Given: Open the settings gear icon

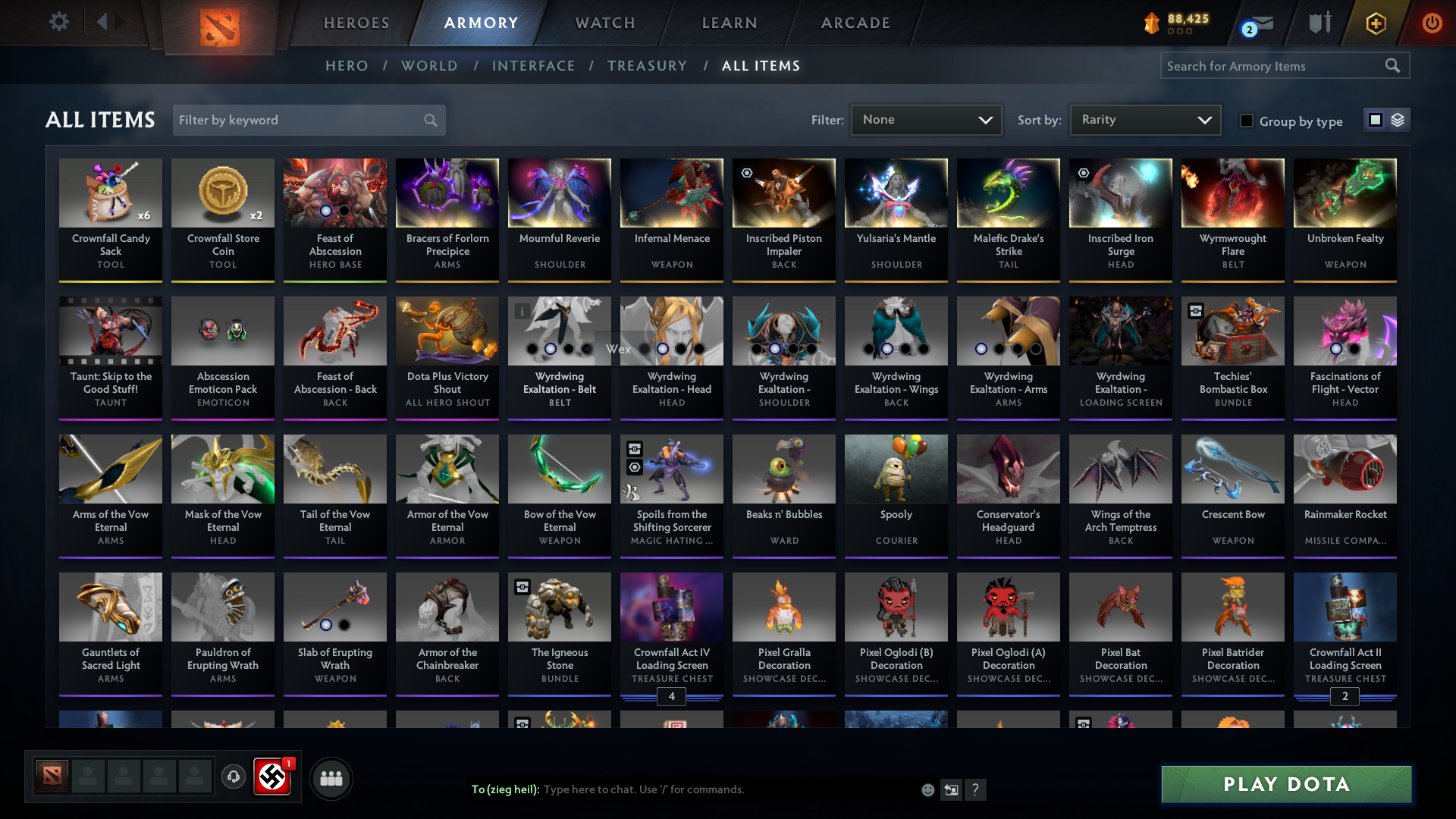Looking at the screenshot, I should 59,23.
